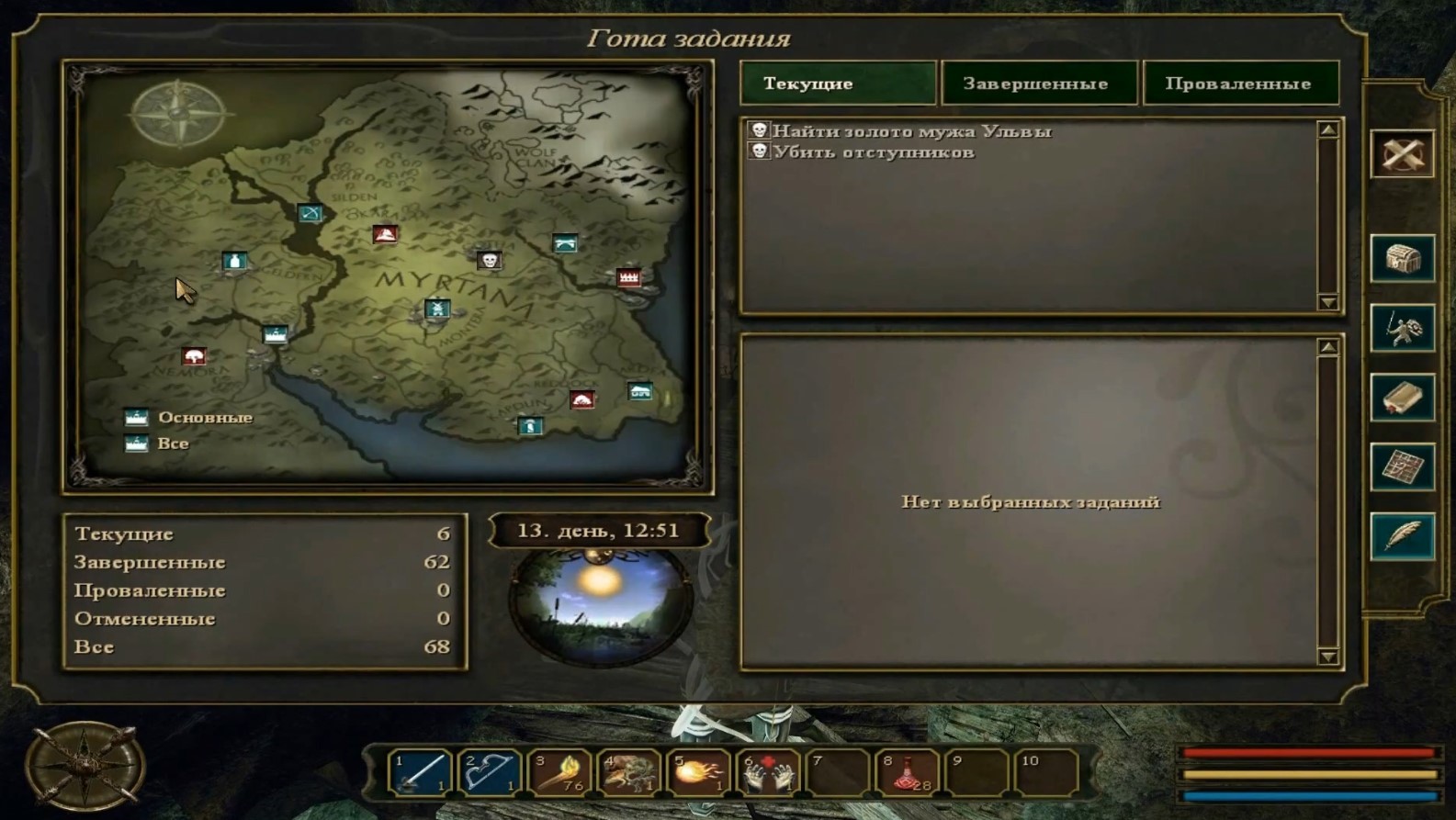Click the feather quest log icon
Image resolution: width=1456 pixels, height=820 pixels.
[x=1403, y=536]
